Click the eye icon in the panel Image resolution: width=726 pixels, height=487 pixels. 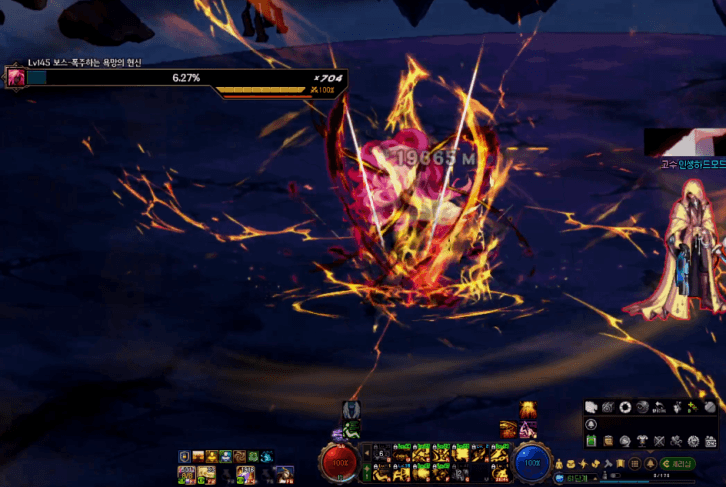tap(643, 407)
